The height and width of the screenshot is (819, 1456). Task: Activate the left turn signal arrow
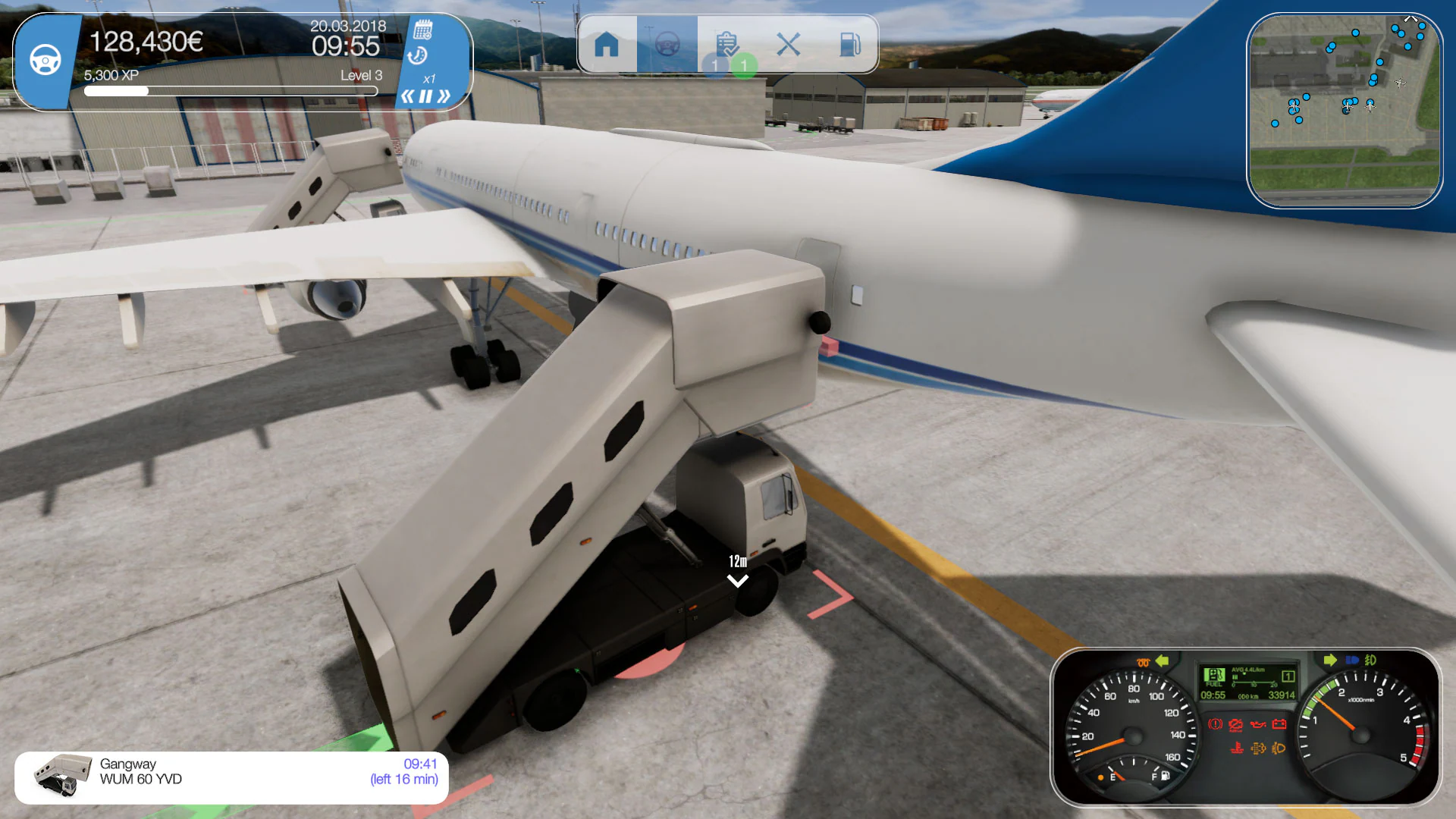click(x=1163, y=660)
